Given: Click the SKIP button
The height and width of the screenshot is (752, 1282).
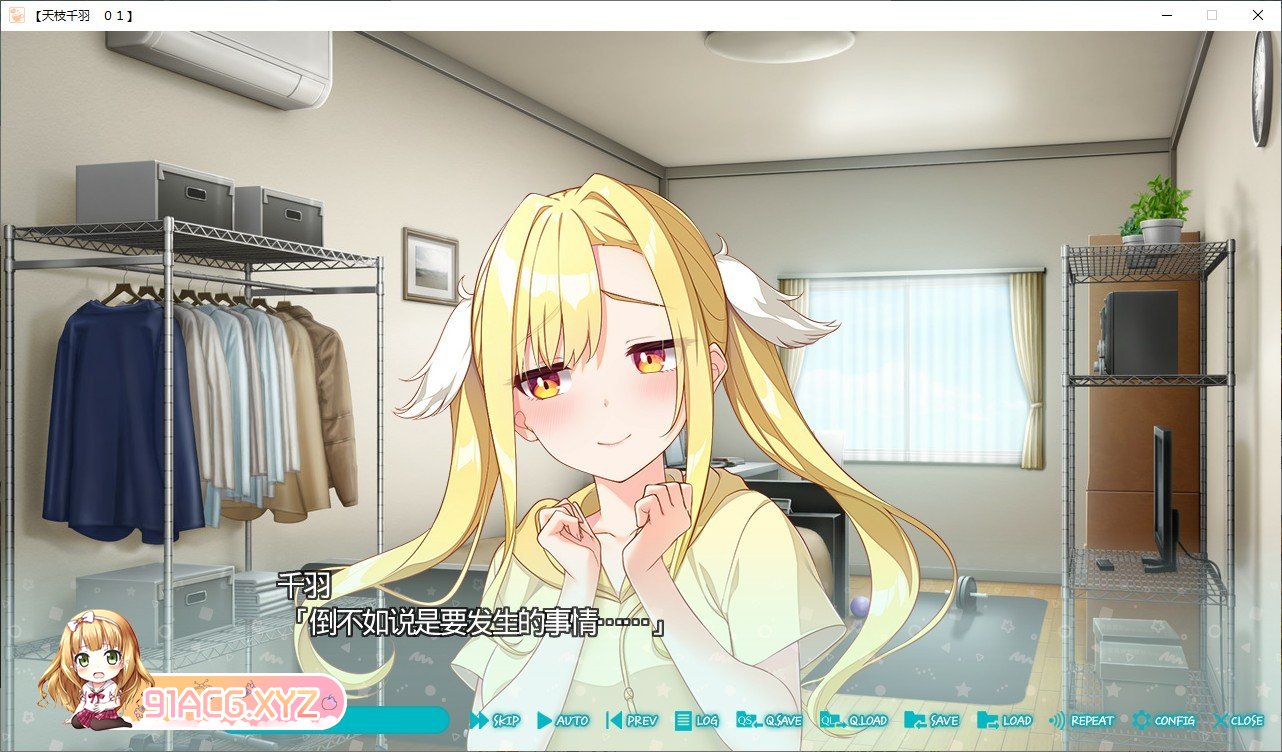Looking at the screenshot, I should coord(495,720).
